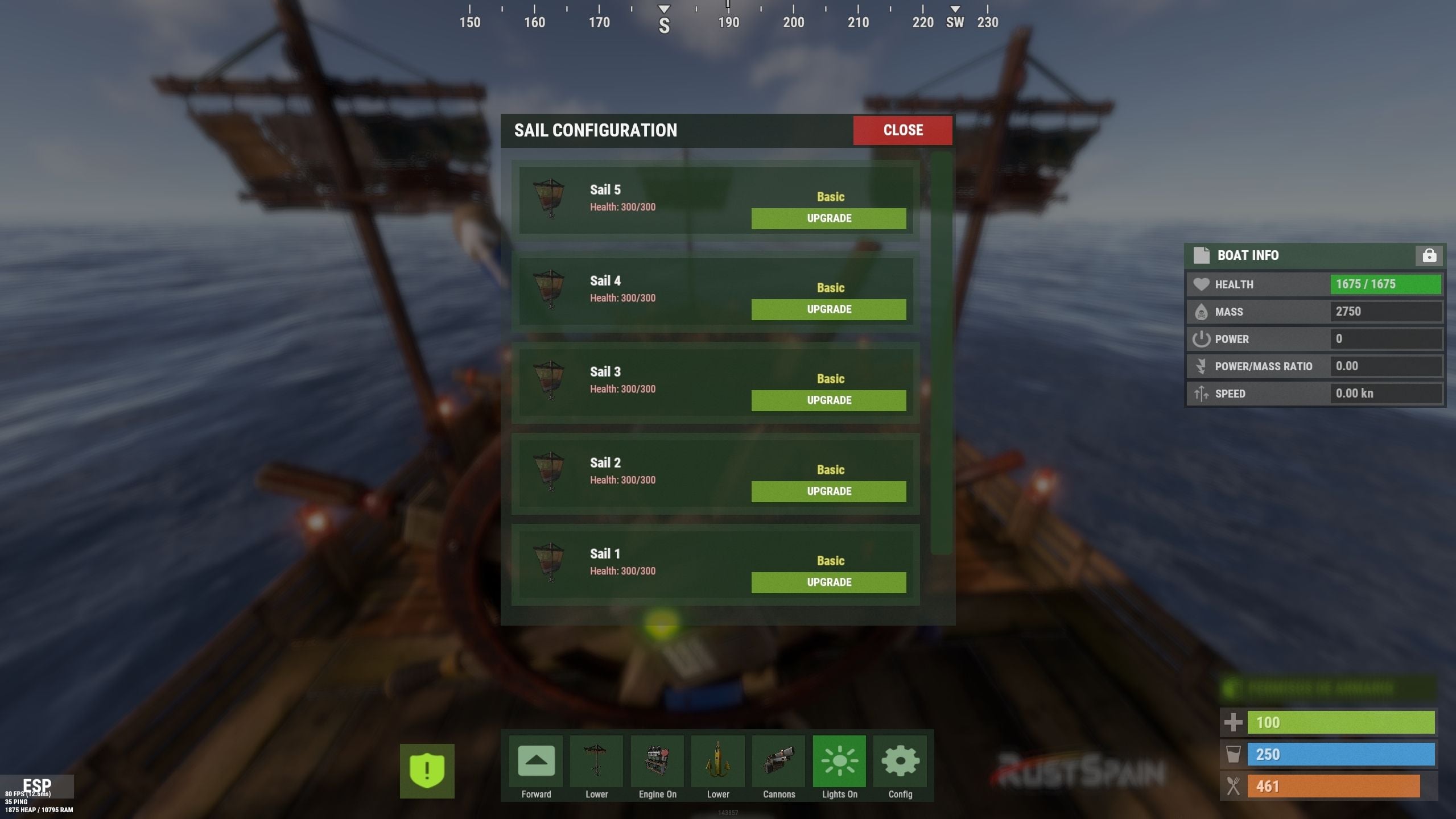Click the sail list scrollbar
Viewport: 1456px width, 819px height.
941,353
